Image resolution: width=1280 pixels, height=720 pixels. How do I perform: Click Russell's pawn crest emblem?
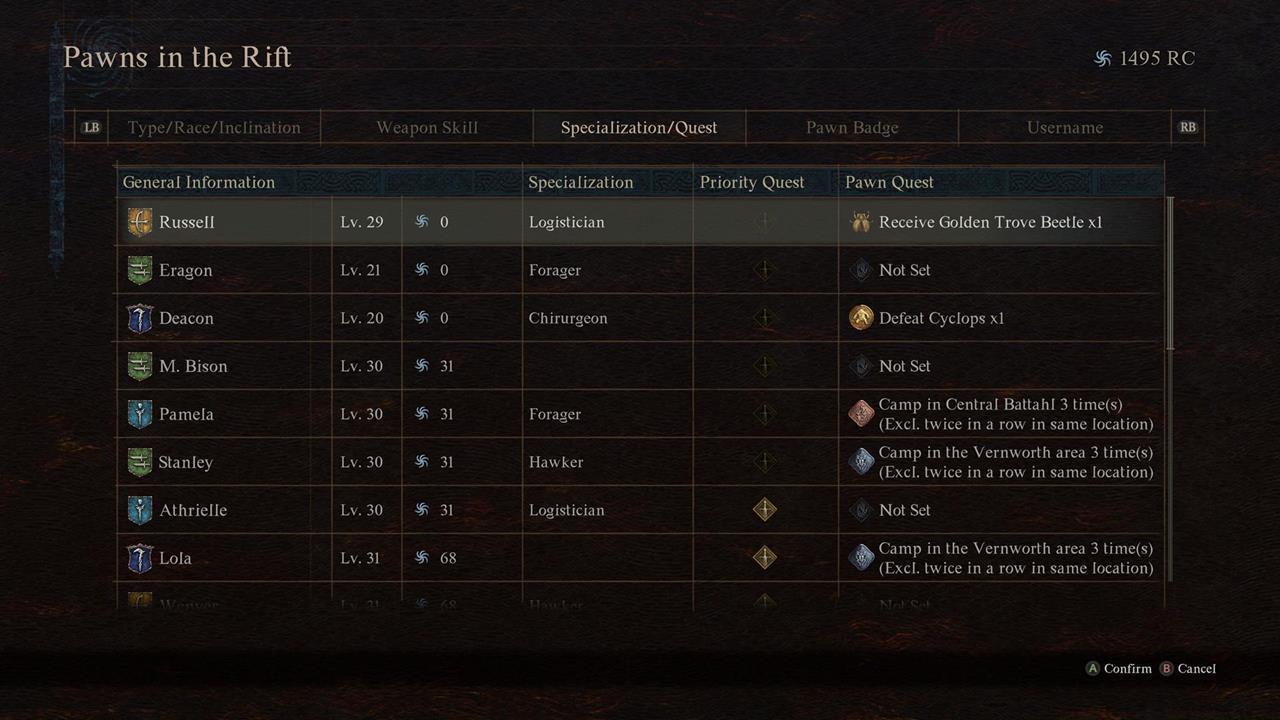139,221
